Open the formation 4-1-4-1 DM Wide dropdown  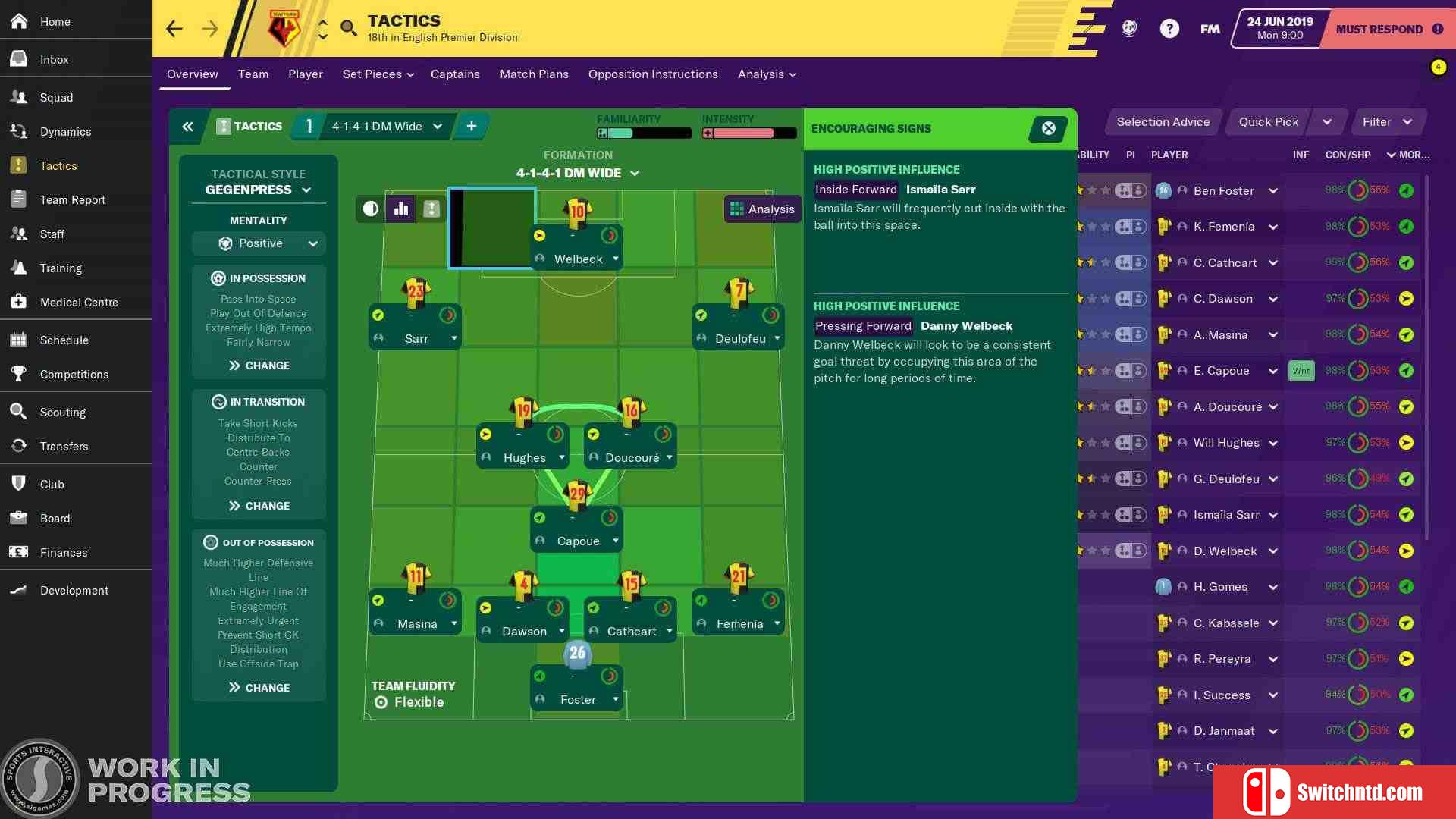coord(578,173)
